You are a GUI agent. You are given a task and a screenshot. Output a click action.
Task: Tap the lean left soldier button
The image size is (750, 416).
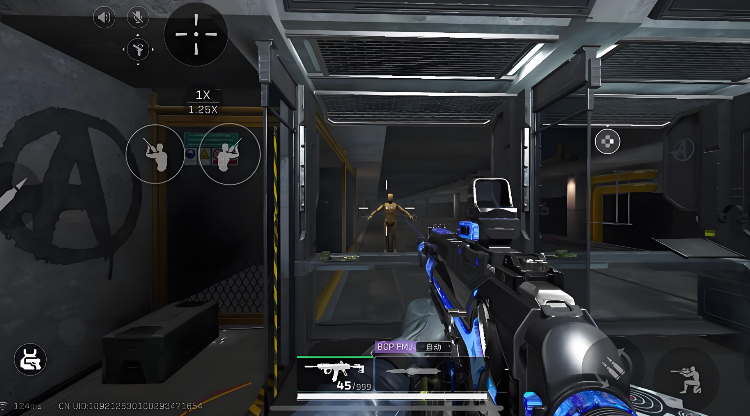pos(154,153)
